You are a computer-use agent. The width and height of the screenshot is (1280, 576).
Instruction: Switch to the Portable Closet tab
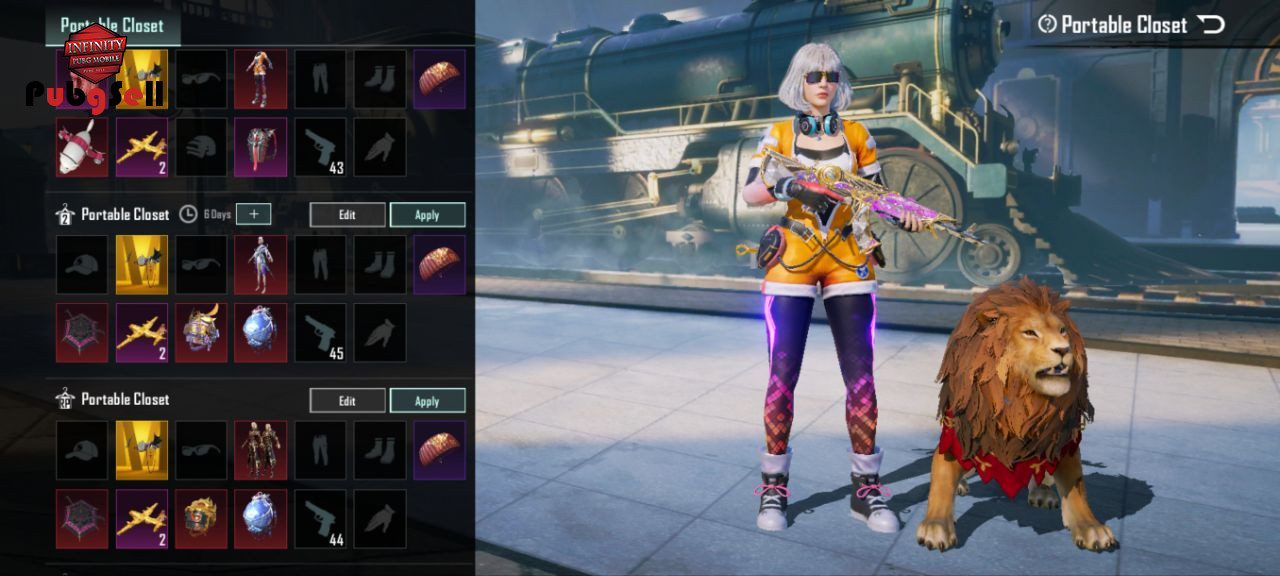(x=113, y=25)
